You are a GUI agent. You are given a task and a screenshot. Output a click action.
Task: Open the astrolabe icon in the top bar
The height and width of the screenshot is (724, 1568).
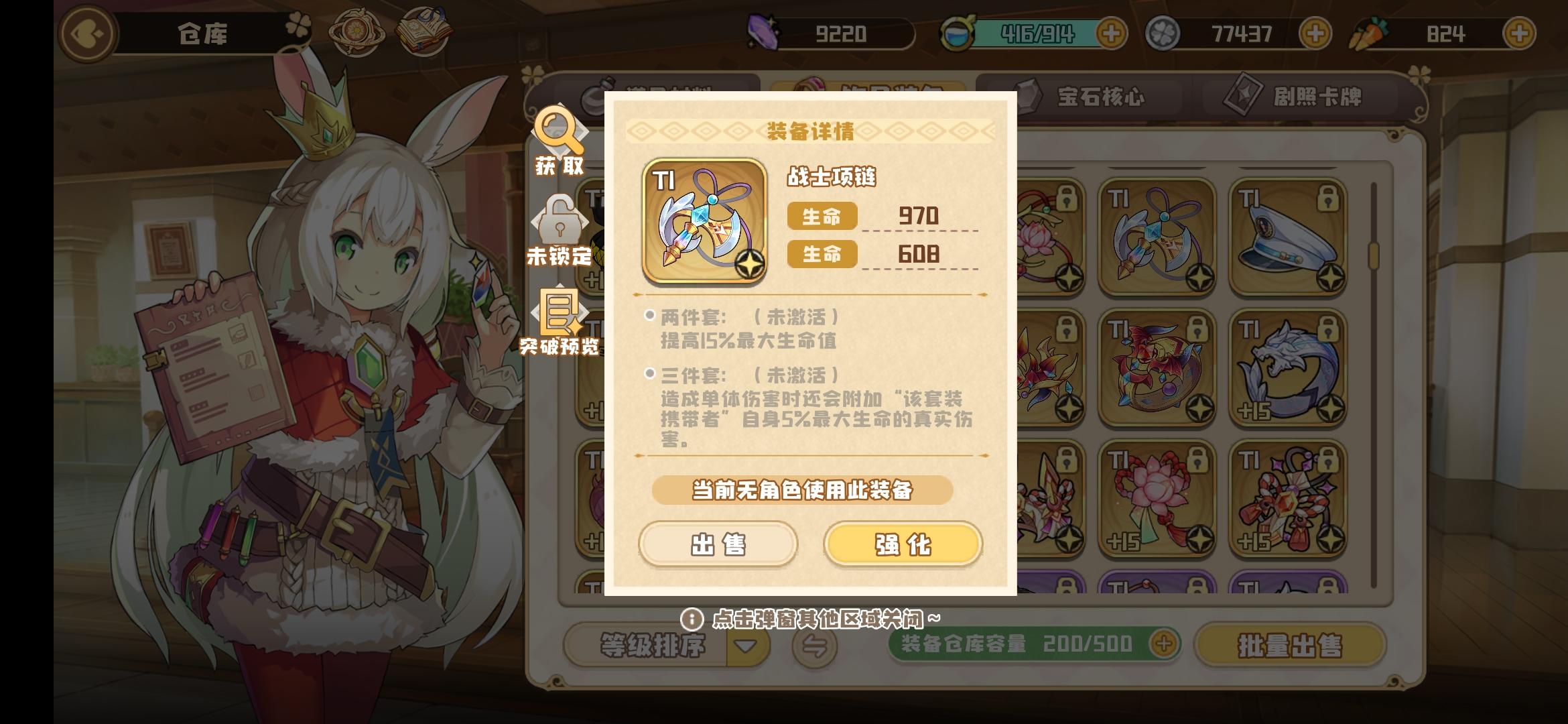(x=358, y=30)
